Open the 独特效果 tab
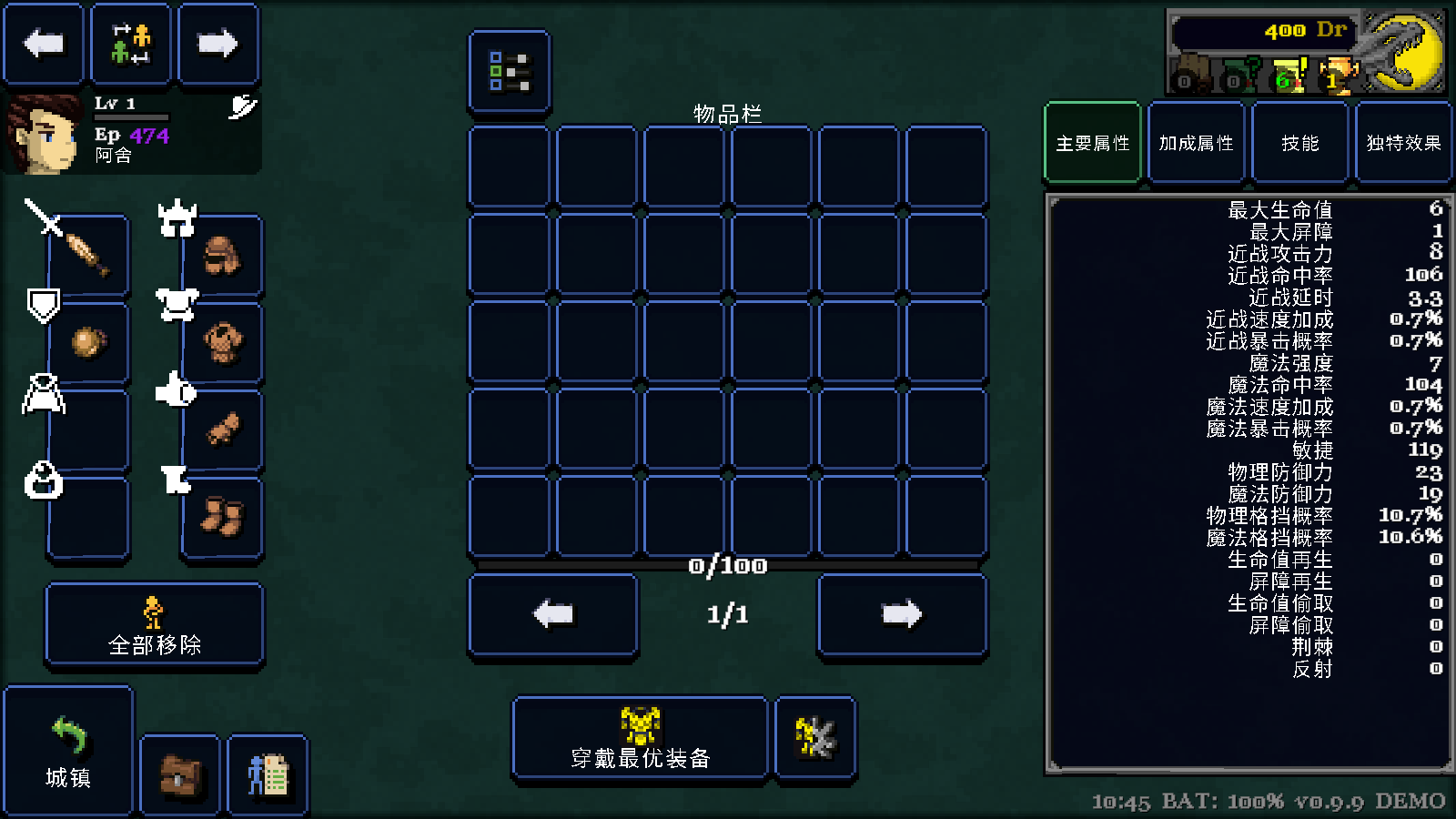The width and height of the screenshot is (1456, 819). (1403, 142)
